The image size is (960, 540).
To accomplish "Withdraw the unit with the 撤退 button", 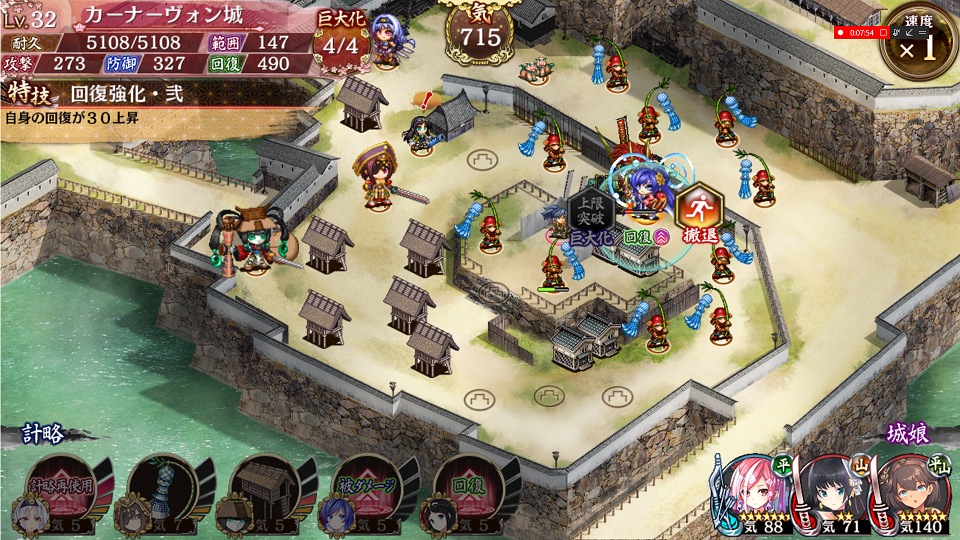I will 699,213.
